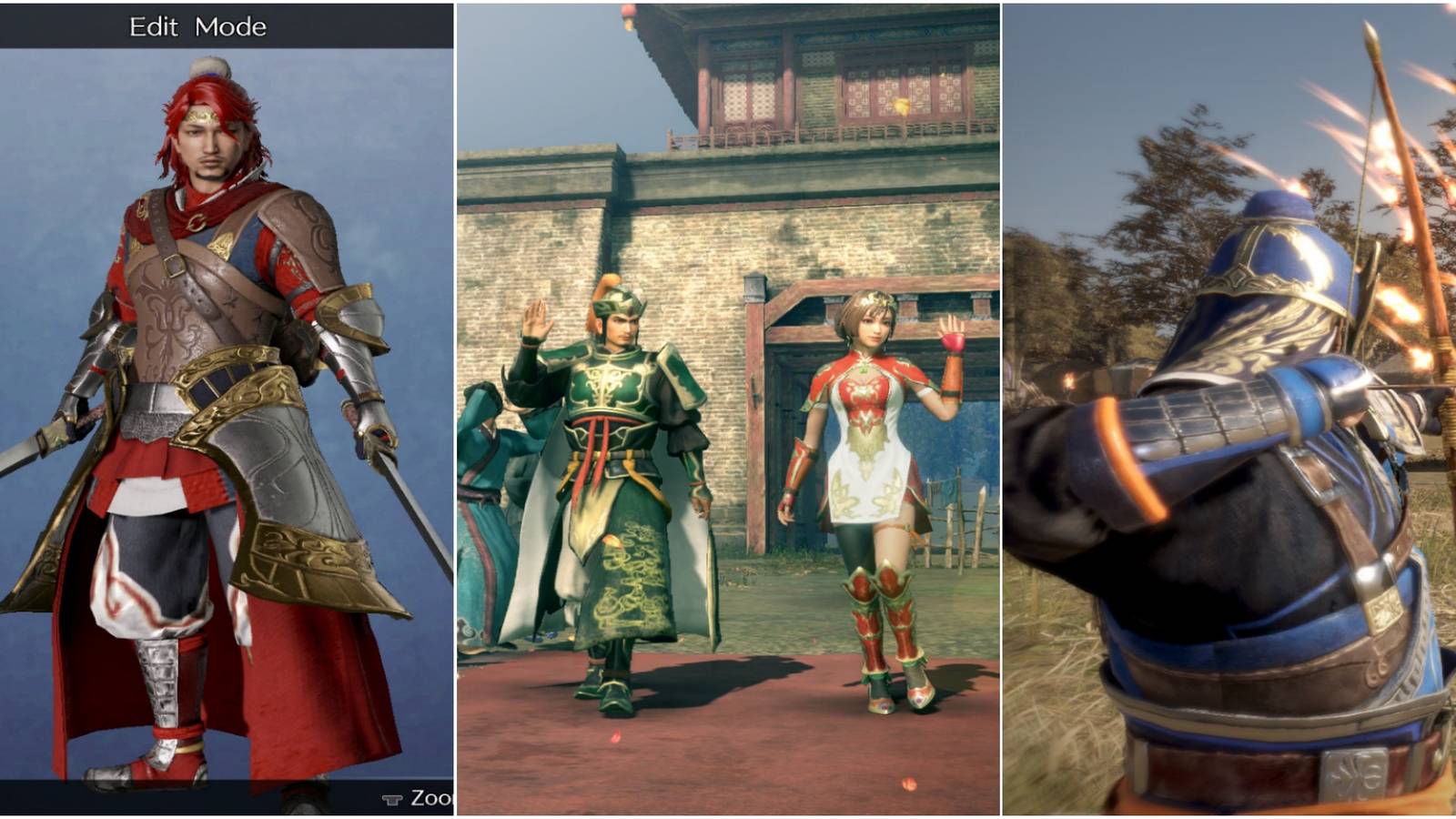
Task: Select the red-haired custom character's headband
Action: click(x=202, y=115)
